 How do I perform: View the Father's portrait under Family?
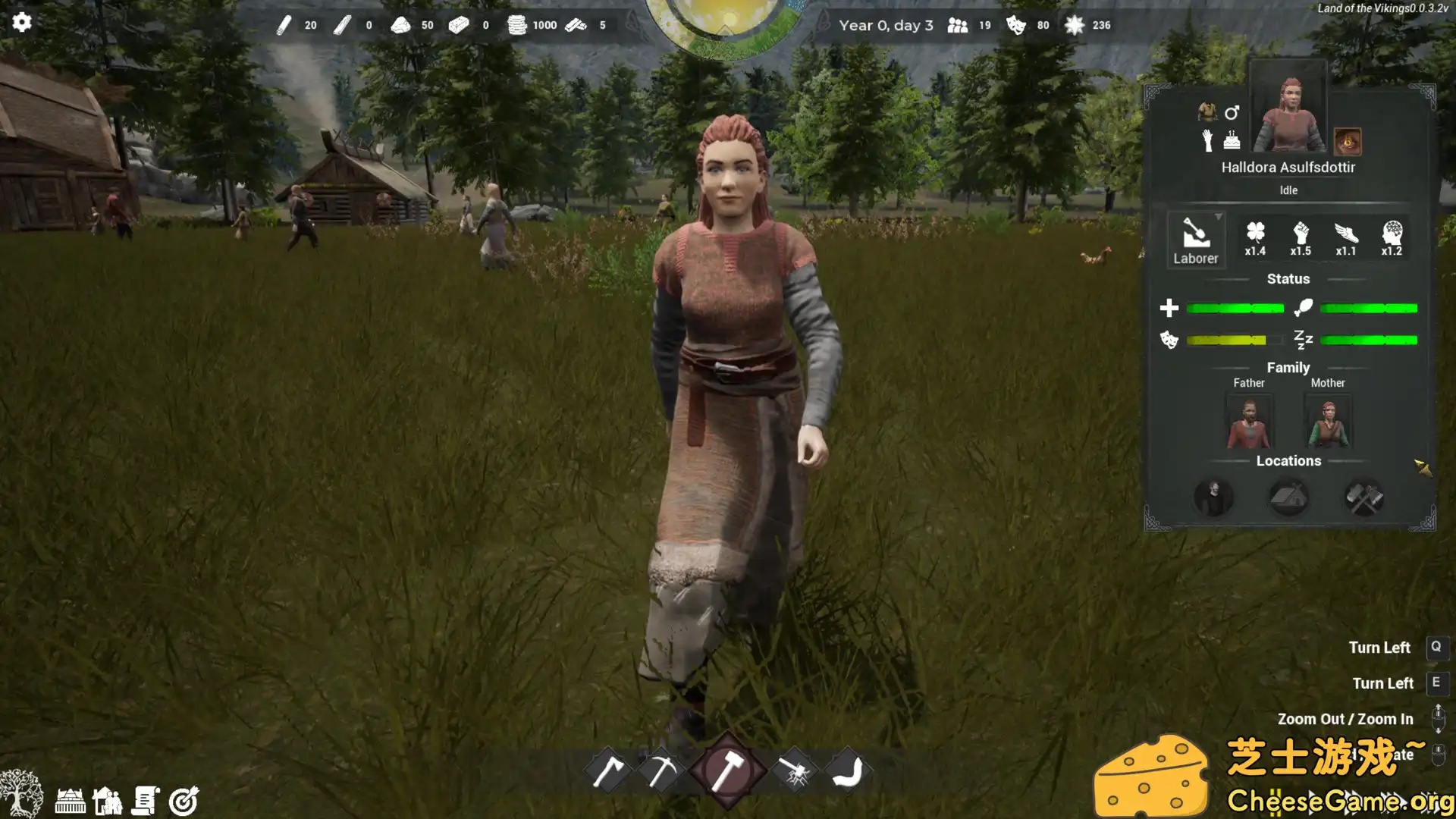(x=1248, y=422)
